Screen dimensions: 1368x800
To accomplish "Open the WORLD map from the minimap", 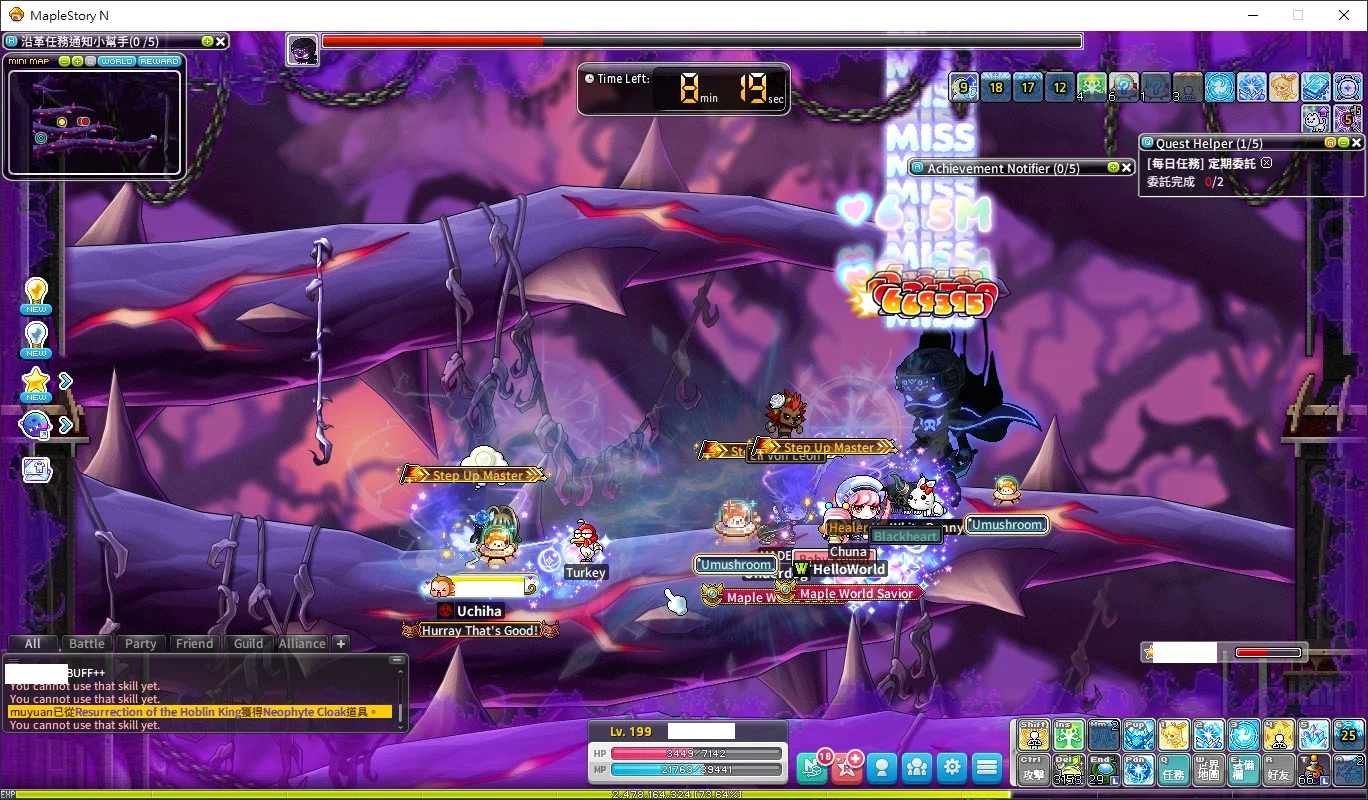I will click(x=116, y=61).
